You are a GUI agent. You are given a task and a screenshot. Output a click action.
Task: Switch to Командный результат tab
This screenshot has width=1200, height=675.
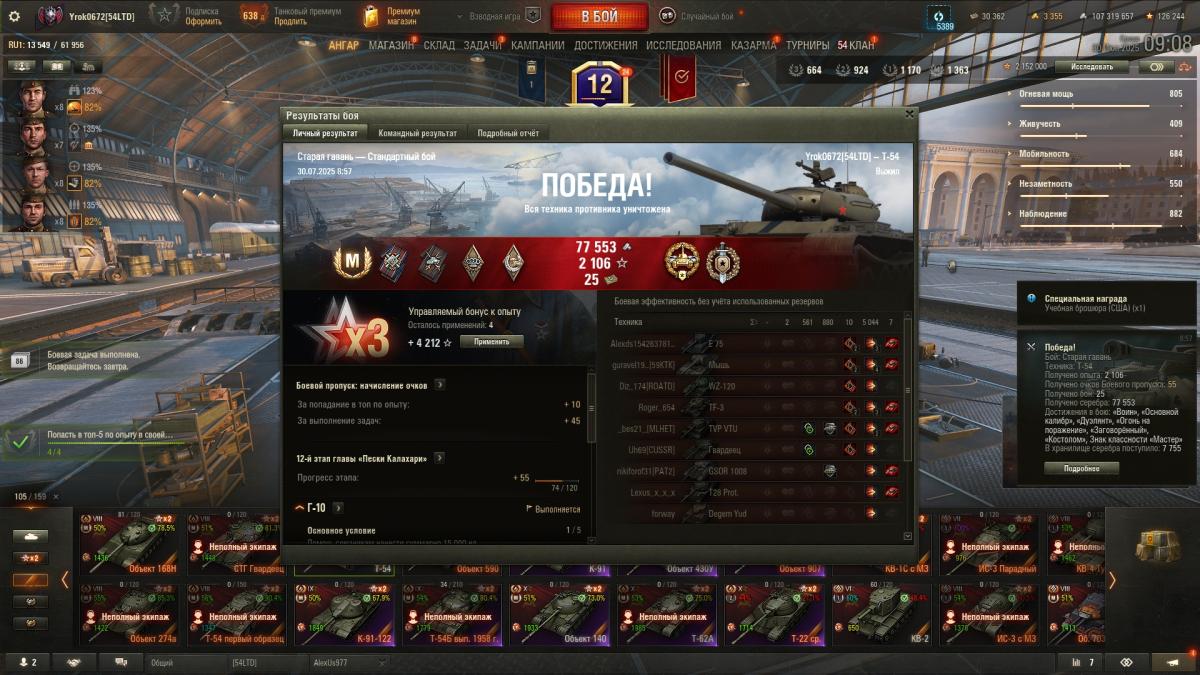point(417,133)
